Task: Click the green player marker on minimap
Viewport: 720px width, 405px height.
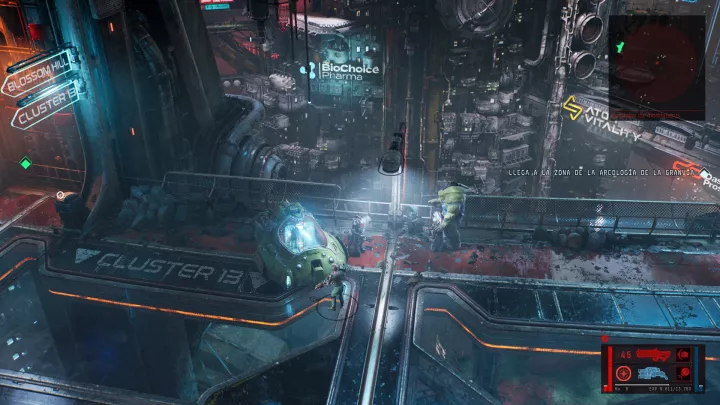Action: tap(621, 46)
